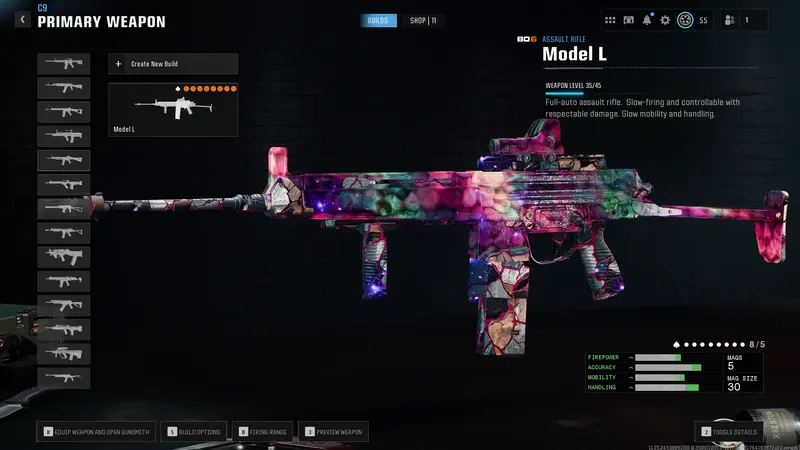Select the first weapon in the rifle list

point(63,64)
